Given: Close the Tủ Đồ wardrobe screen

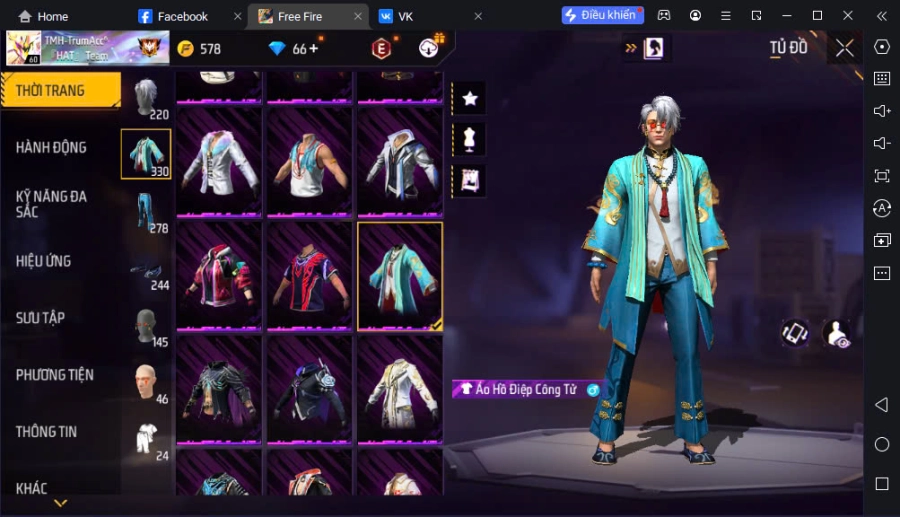Looking at the screenshot, I should coord(845,48).
